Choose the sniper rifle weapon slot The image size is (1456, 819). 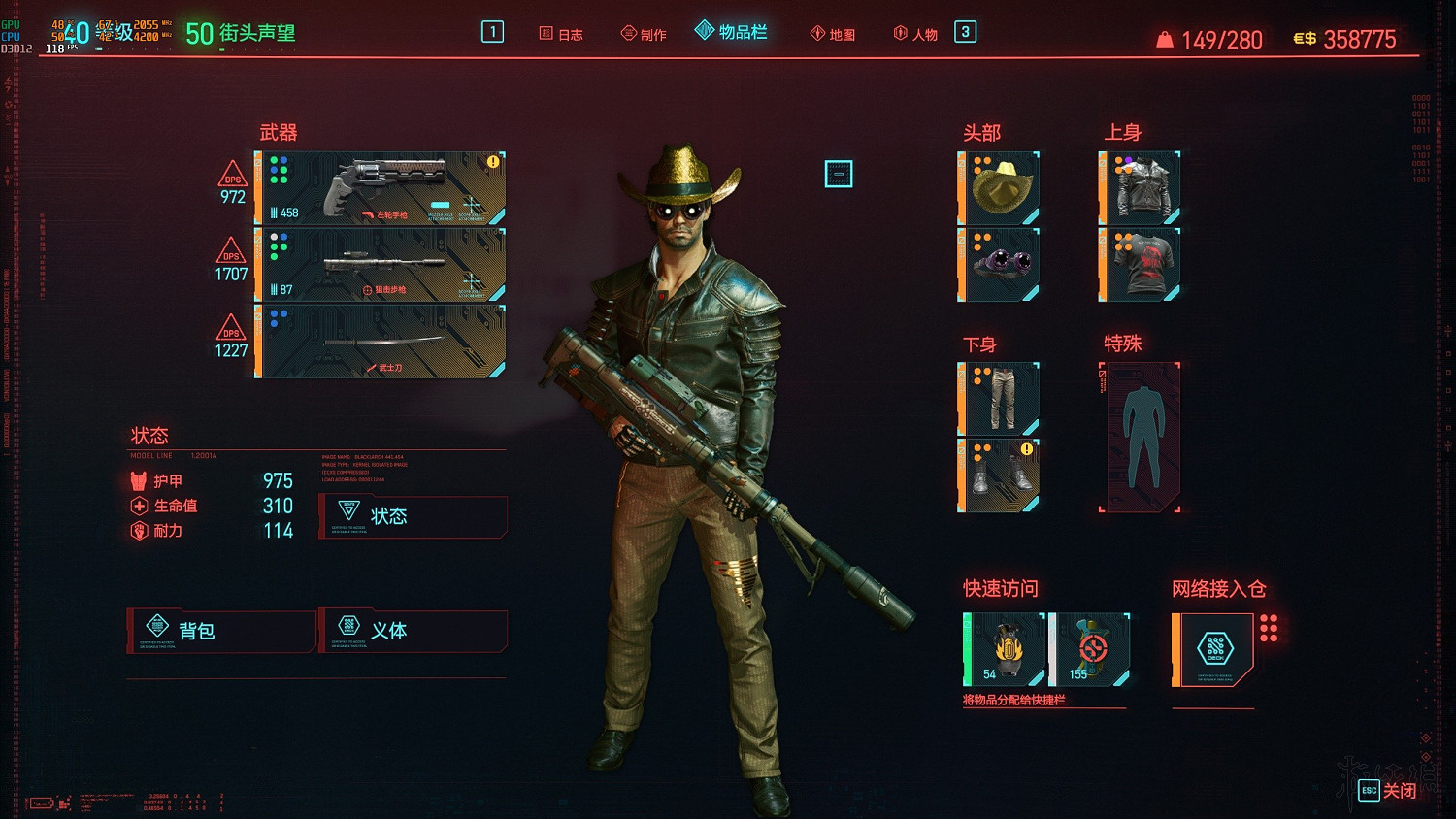pos(381,265)
